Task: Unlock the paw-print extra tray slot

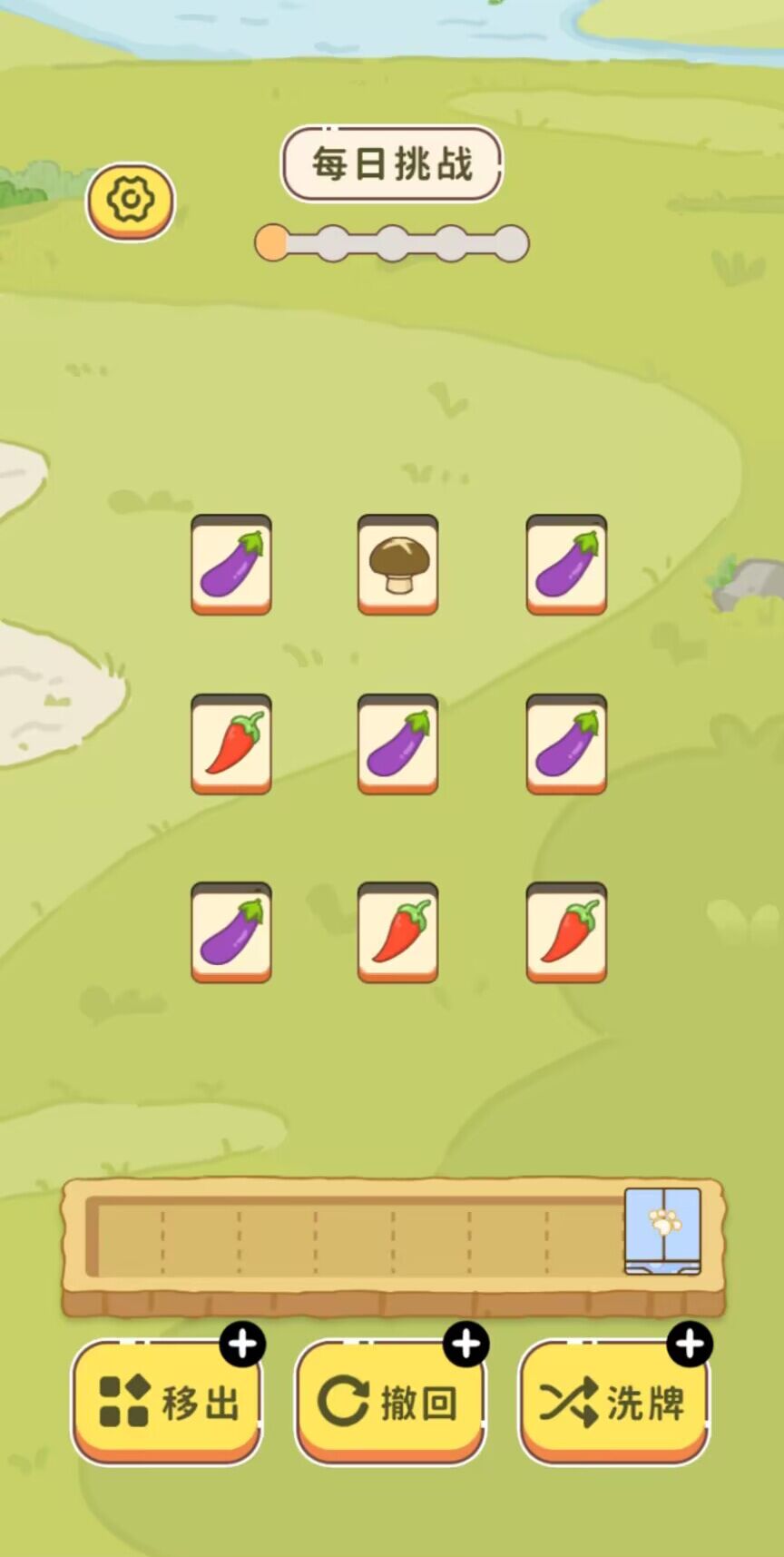Action: (662, 1231)
